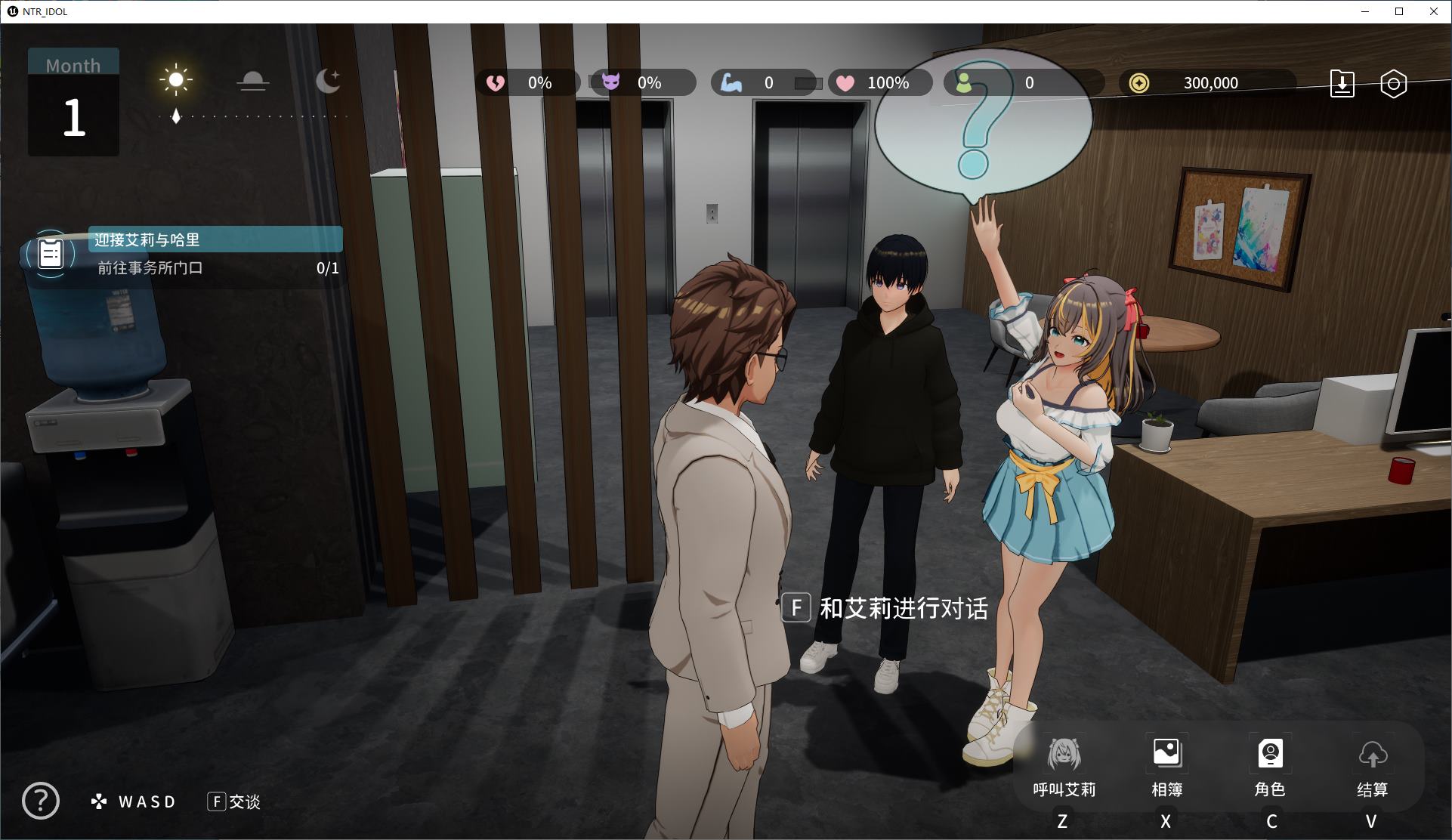
Task: Open the 角色 character panel
Action: pyautogui.click(x=1271, y=753)
